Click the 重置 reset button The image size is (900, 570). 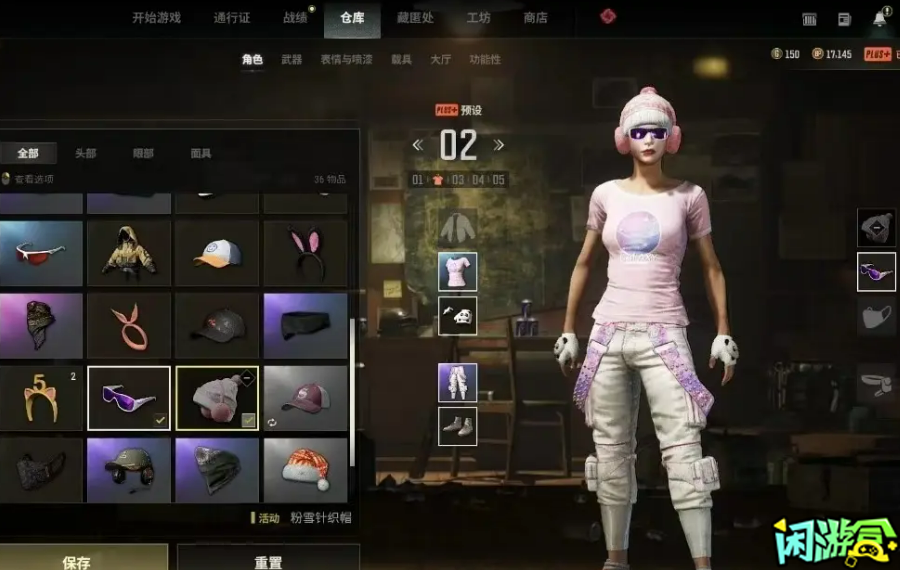pyautogui.click(x=268, y=562)
